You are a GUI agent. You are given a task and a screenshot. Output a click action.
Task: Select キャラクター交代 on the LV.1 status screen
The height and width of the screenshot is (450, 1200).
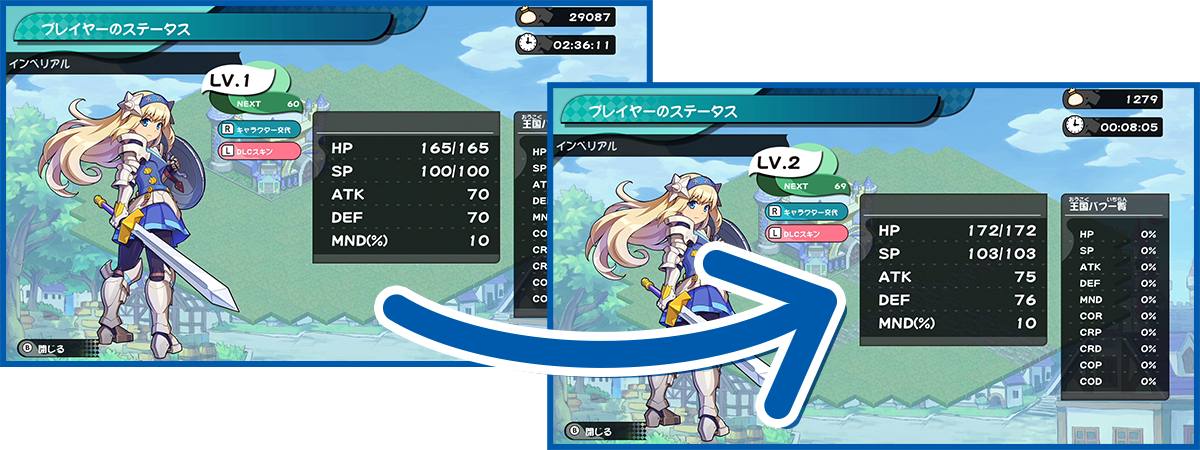click(x=259, y=129)
